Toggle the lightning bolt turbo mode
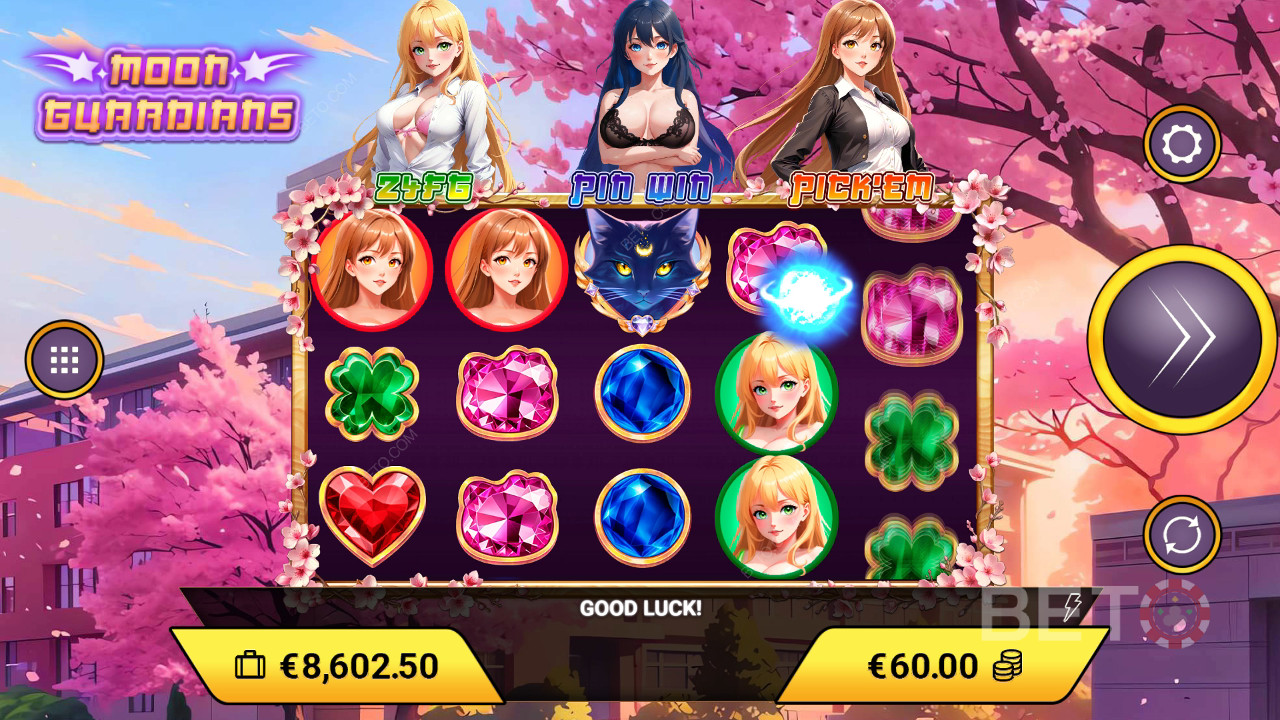The width and height of the screenshot is (1280, 720). click(x=1072, y=607)
